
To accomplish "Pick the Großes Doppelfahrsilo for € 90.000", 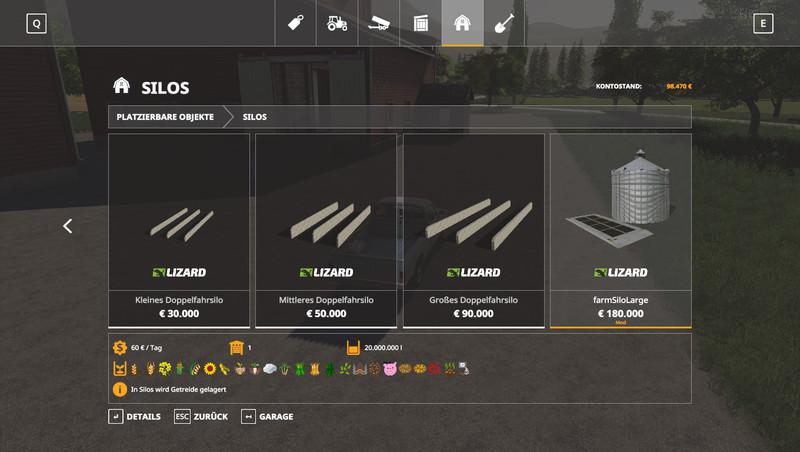I will click(x=473, y=230).
